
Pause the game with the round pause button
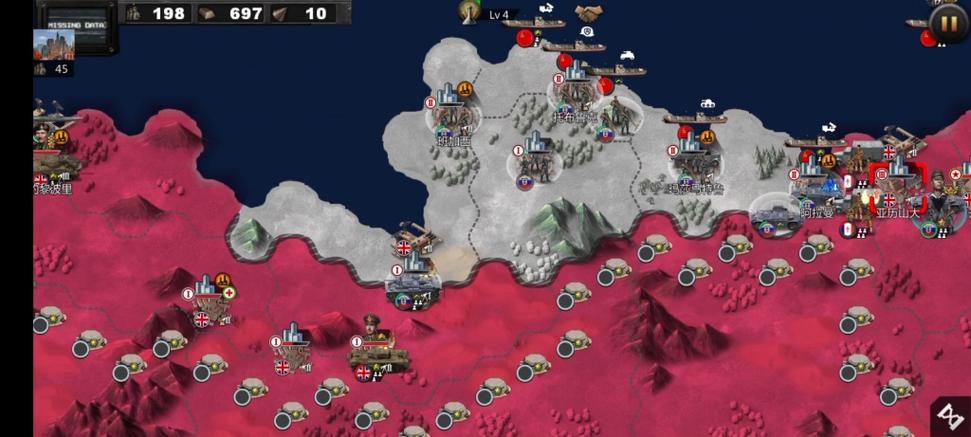[x=945, y=21]
